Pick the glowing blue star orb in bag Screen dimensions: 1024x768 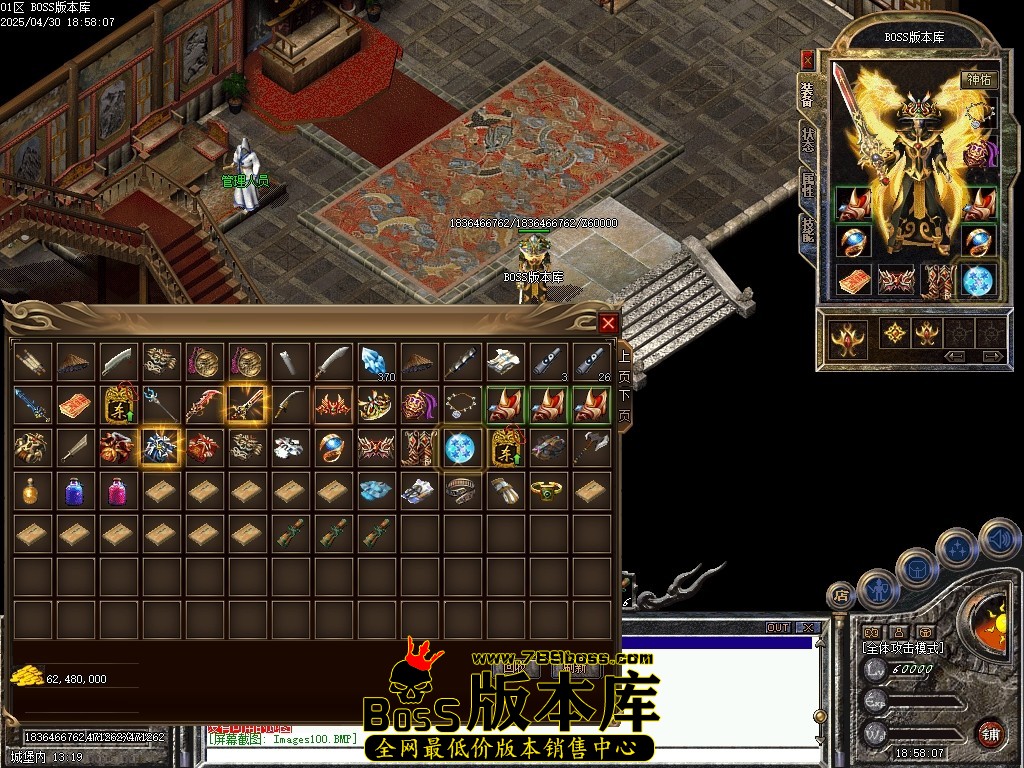(461, 447)
